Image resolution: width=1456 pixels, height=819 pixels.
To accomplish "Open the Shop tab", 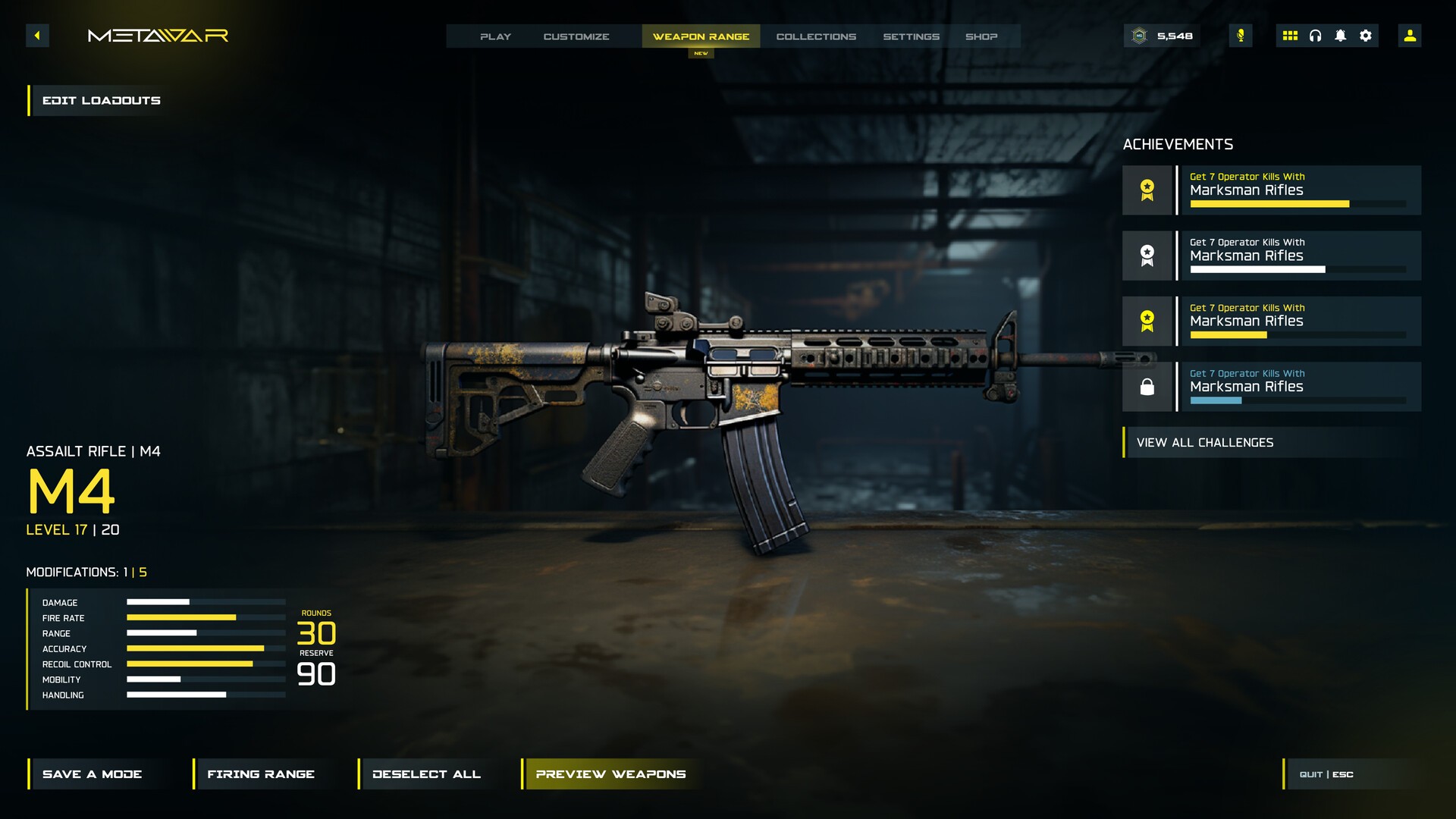I will coord(981,36).
